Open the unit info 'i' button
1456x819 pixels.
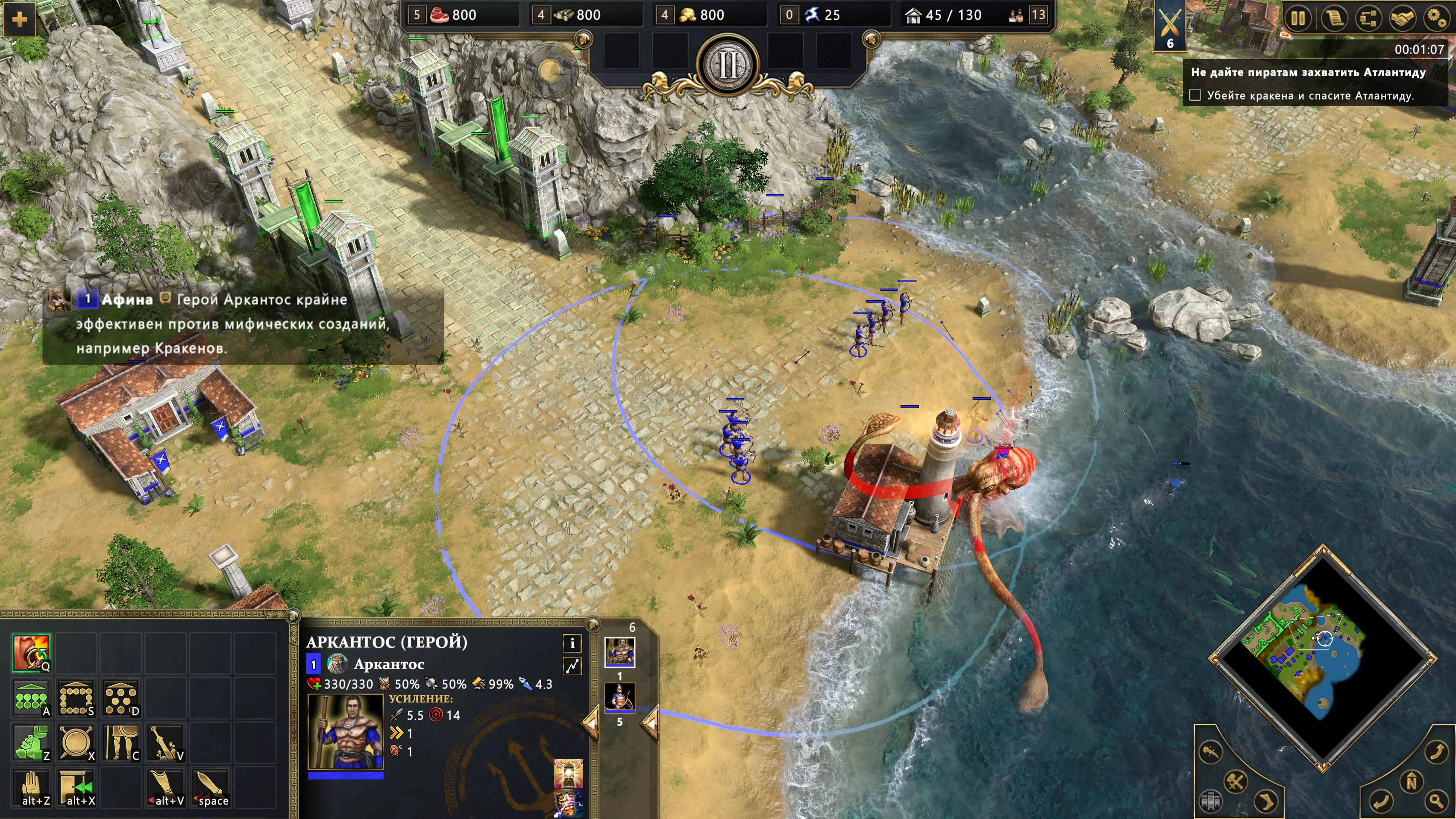pos(572,643)
